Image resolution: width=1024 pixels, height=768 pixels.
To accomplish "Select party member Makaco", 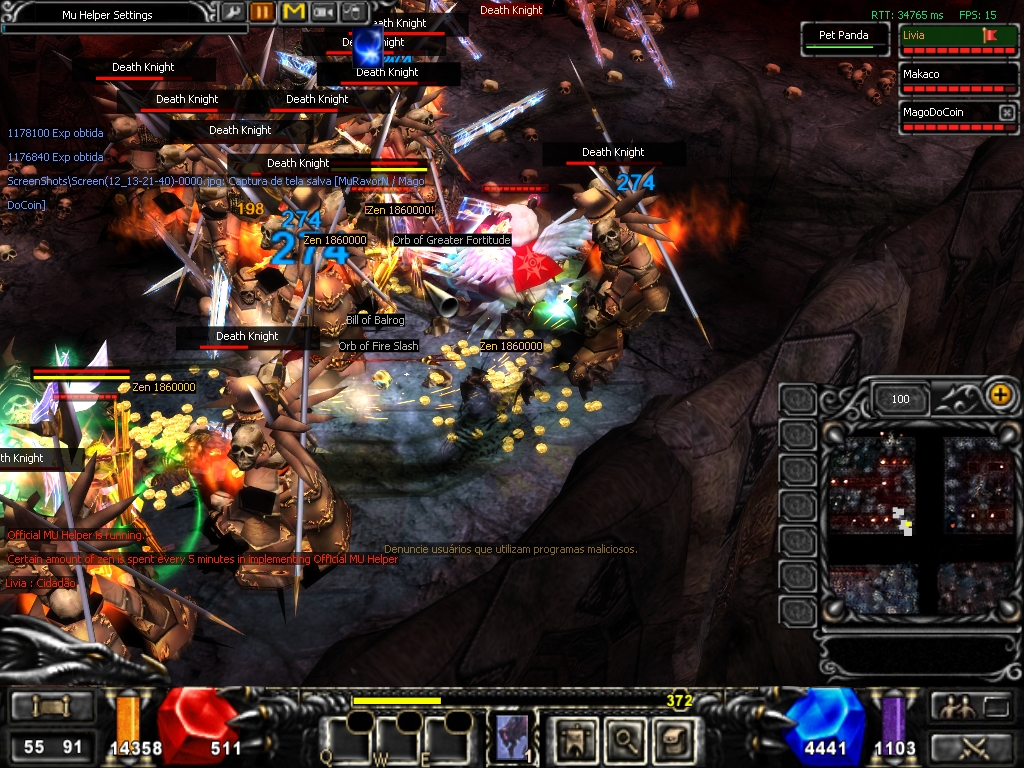I will tap(957, 75).
